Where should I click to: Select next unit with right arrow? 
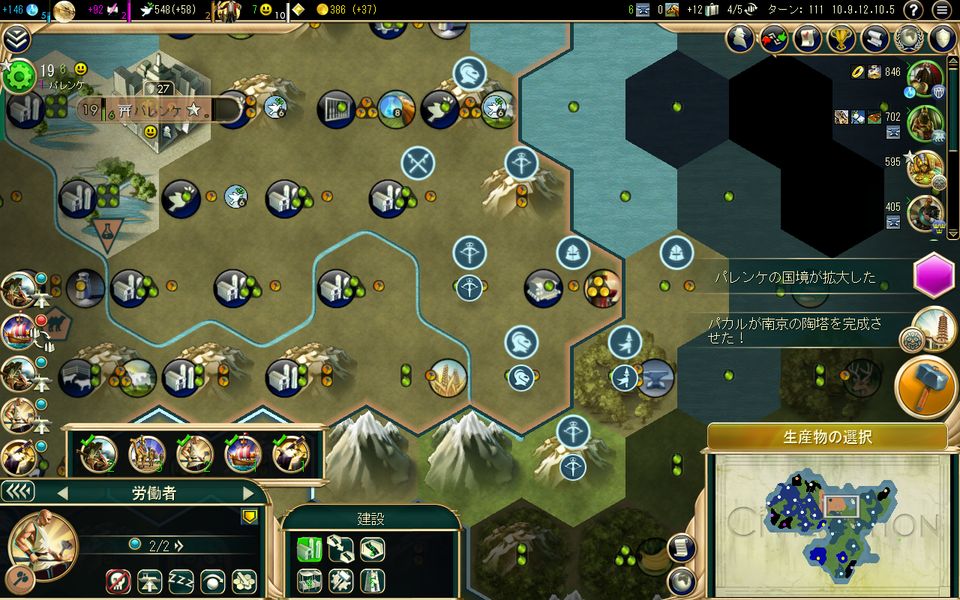(x=249, y=493)
